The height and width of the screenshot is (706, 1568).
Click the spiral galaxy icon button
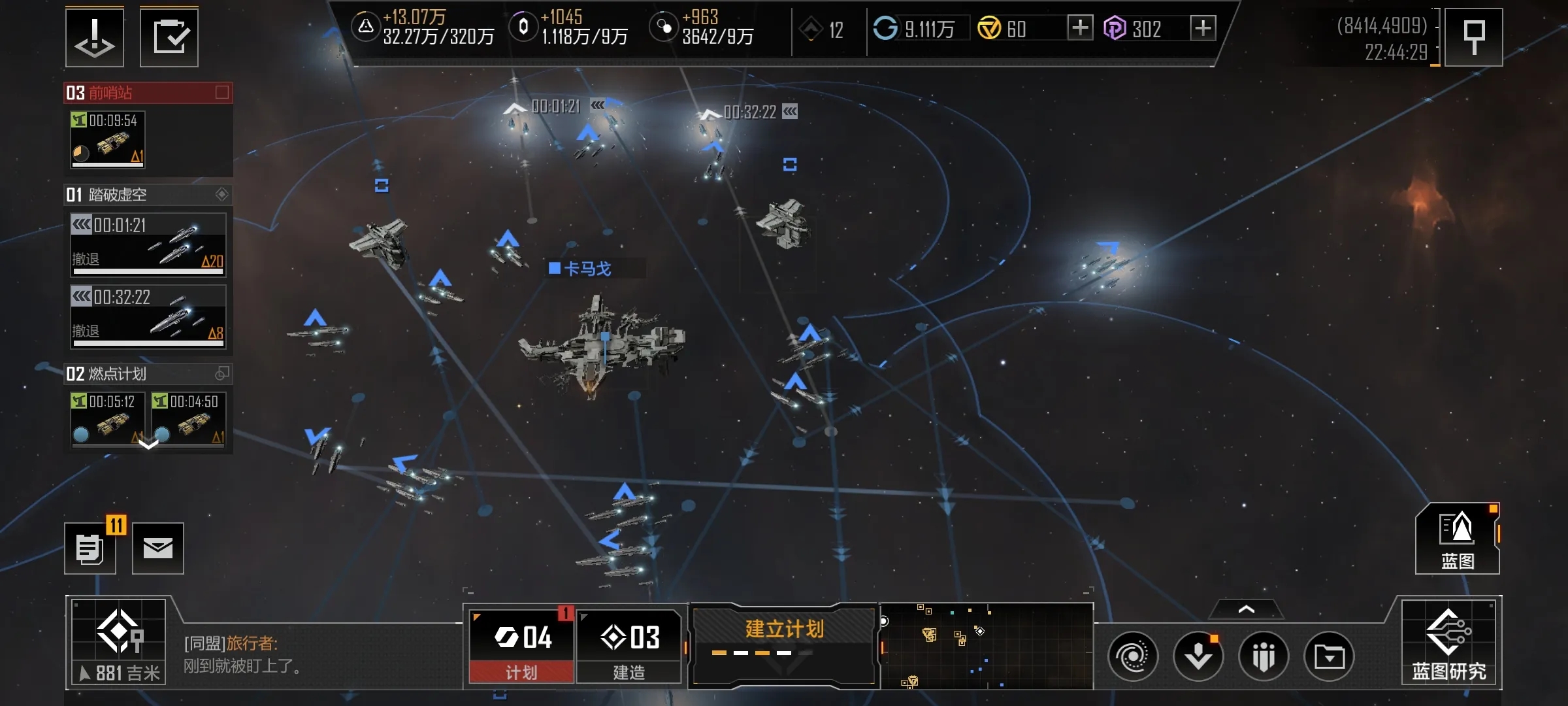coord(1133,656)
